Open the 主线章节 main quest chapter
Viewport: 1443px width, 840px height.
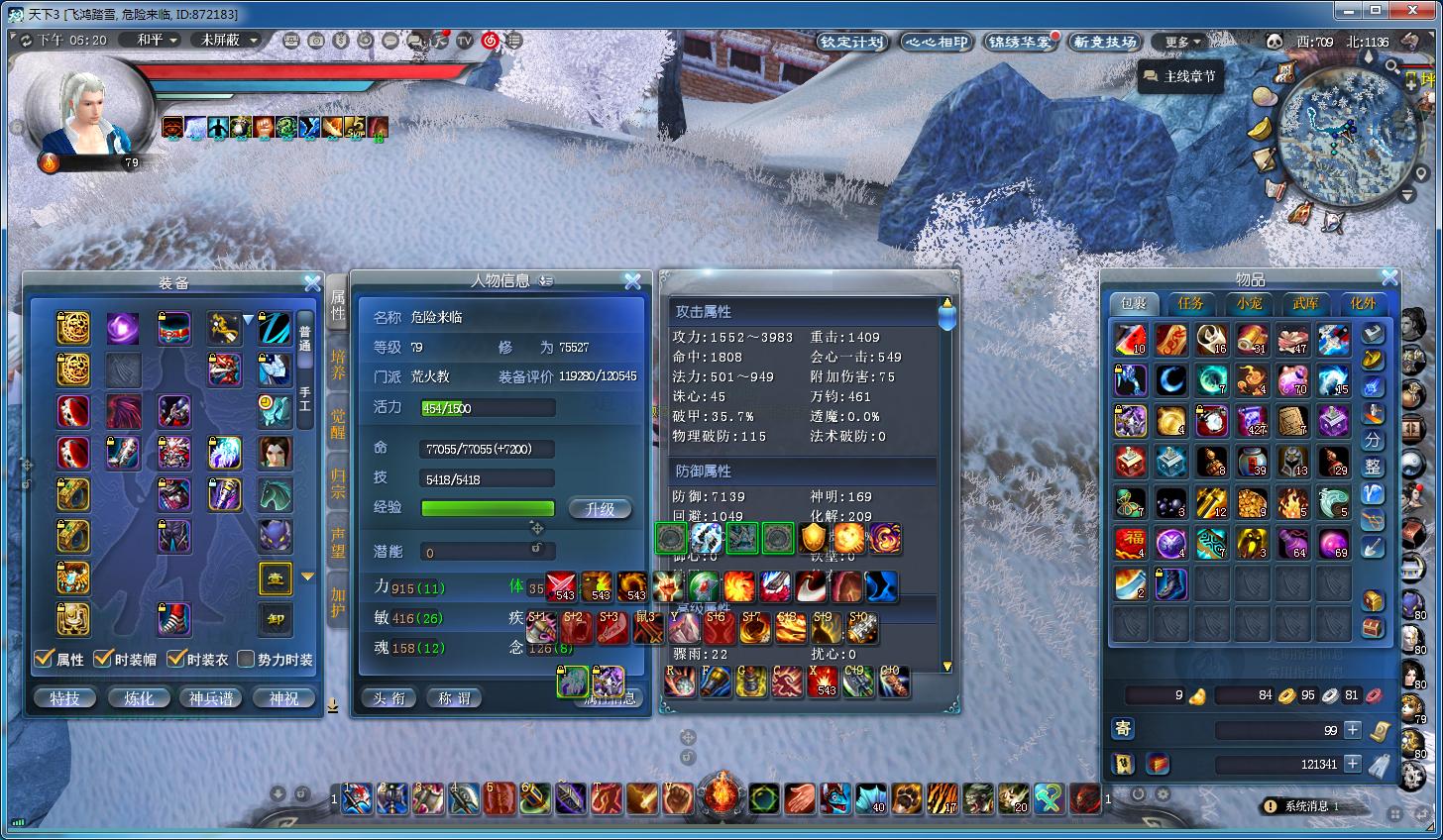pos(1178,76)
